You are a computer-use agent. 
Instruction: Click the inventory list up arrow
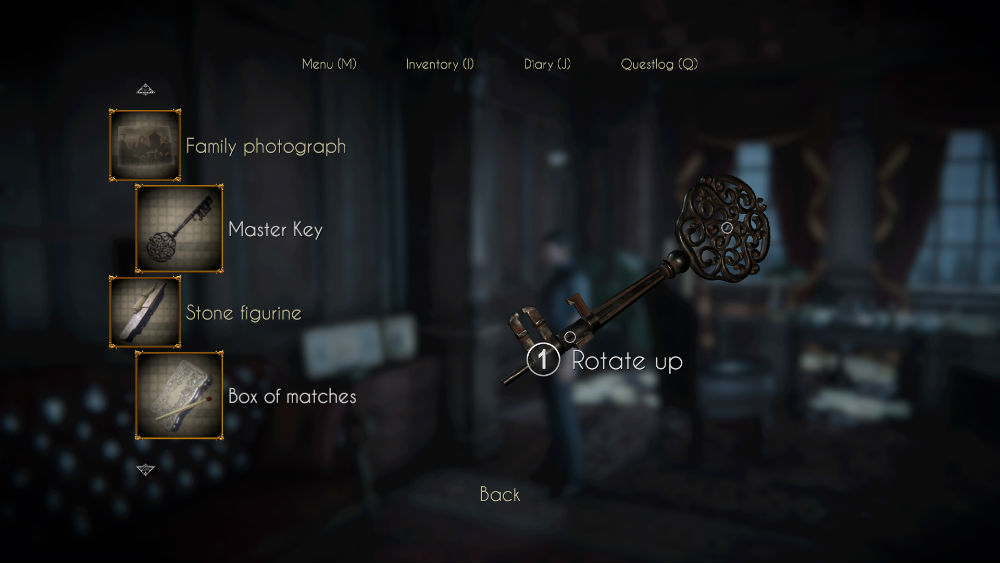pyautogui.click(x=146, y=90)
